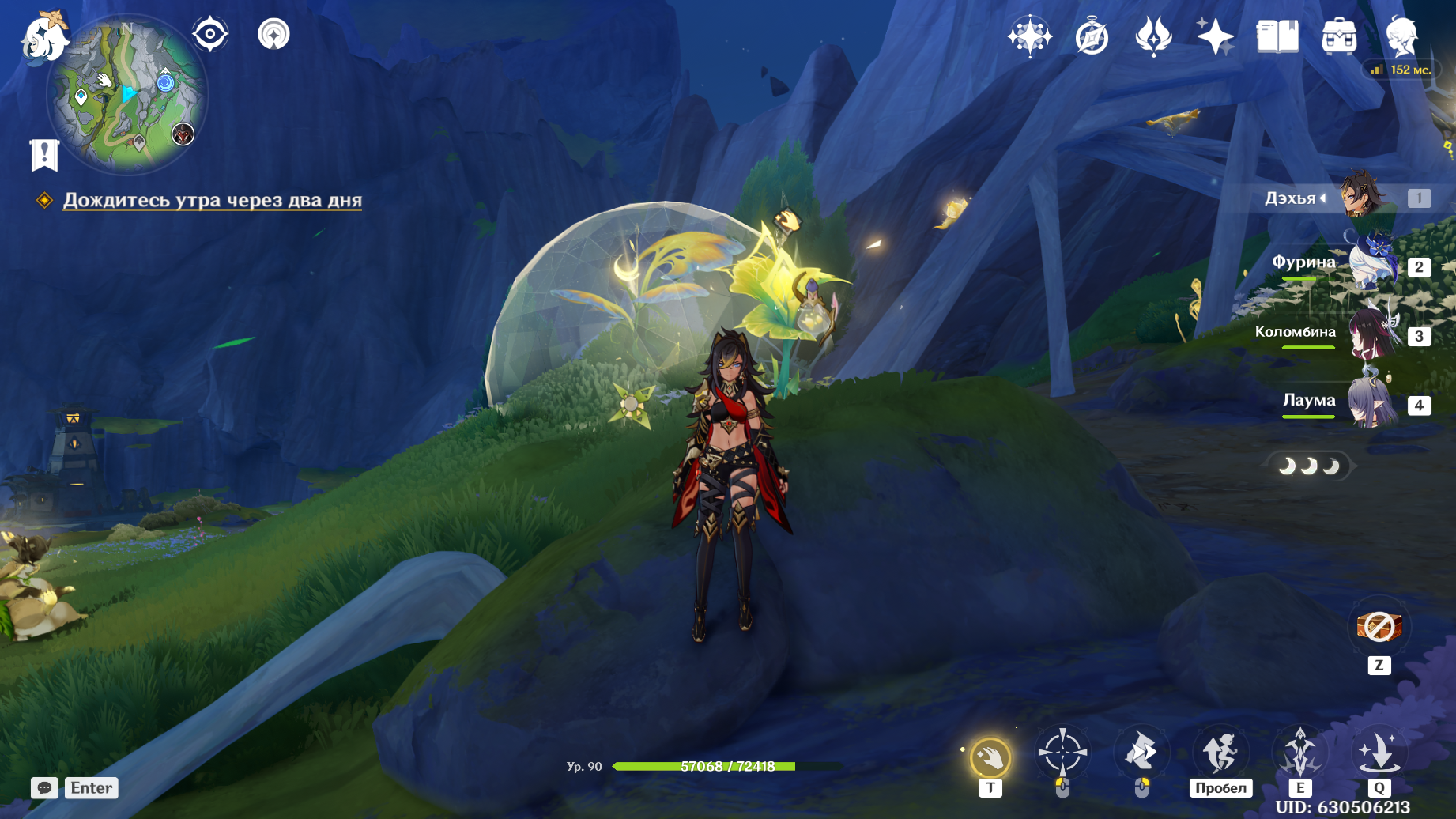Open the circular minimap
Screen dimensions: 1456x819
126,95
